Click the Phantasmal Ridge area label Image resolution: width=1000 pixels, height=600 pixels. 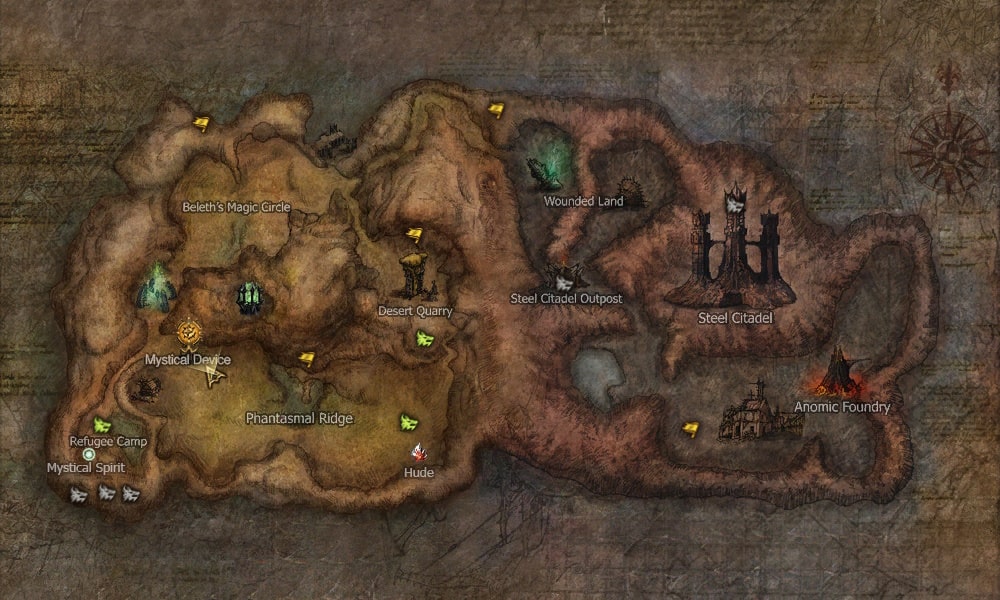tap(299, 419)
